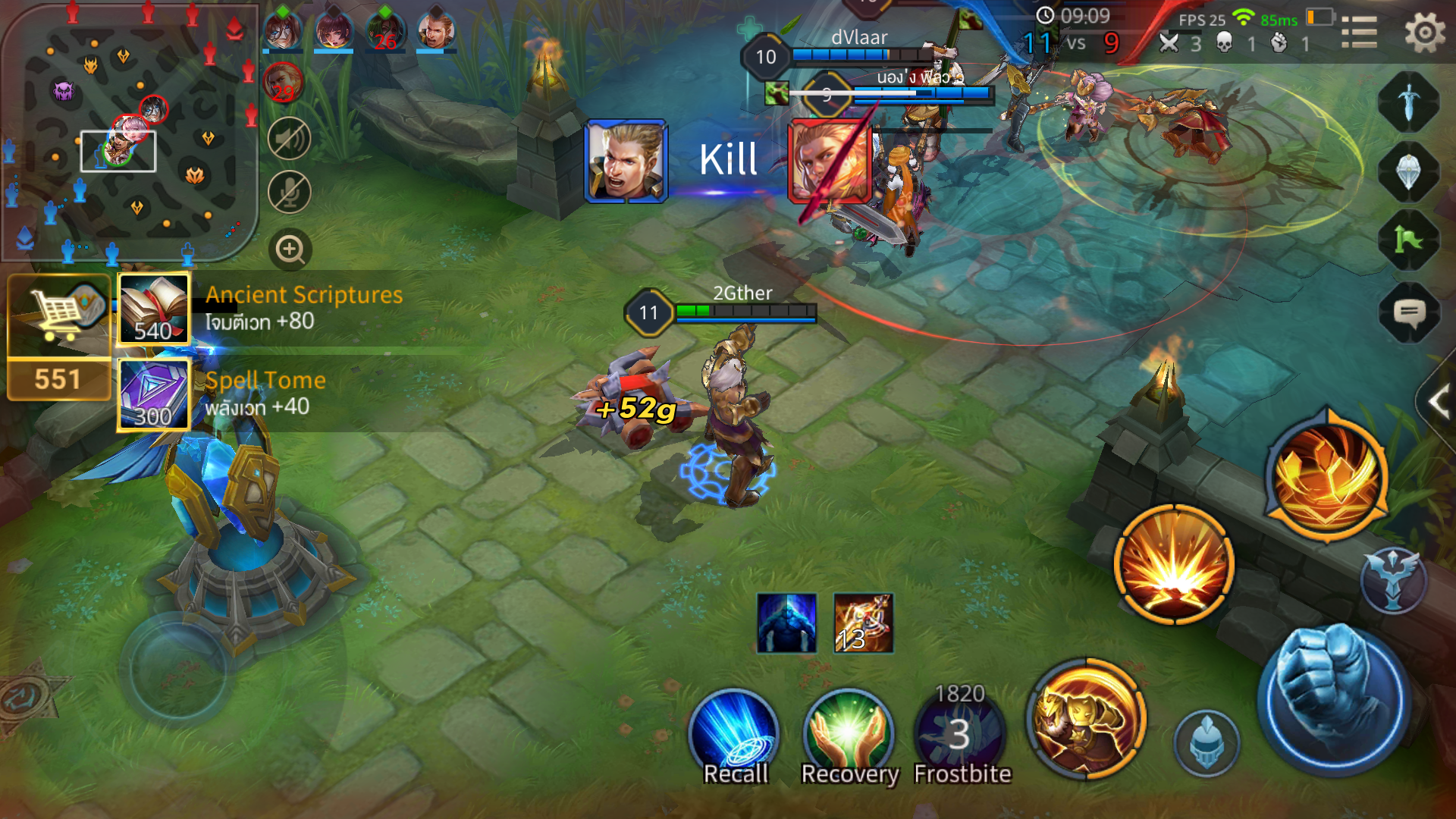Screen dimensions: 1456x819
Task: Toggle the muted speaker icon
Action: point(290,139)
